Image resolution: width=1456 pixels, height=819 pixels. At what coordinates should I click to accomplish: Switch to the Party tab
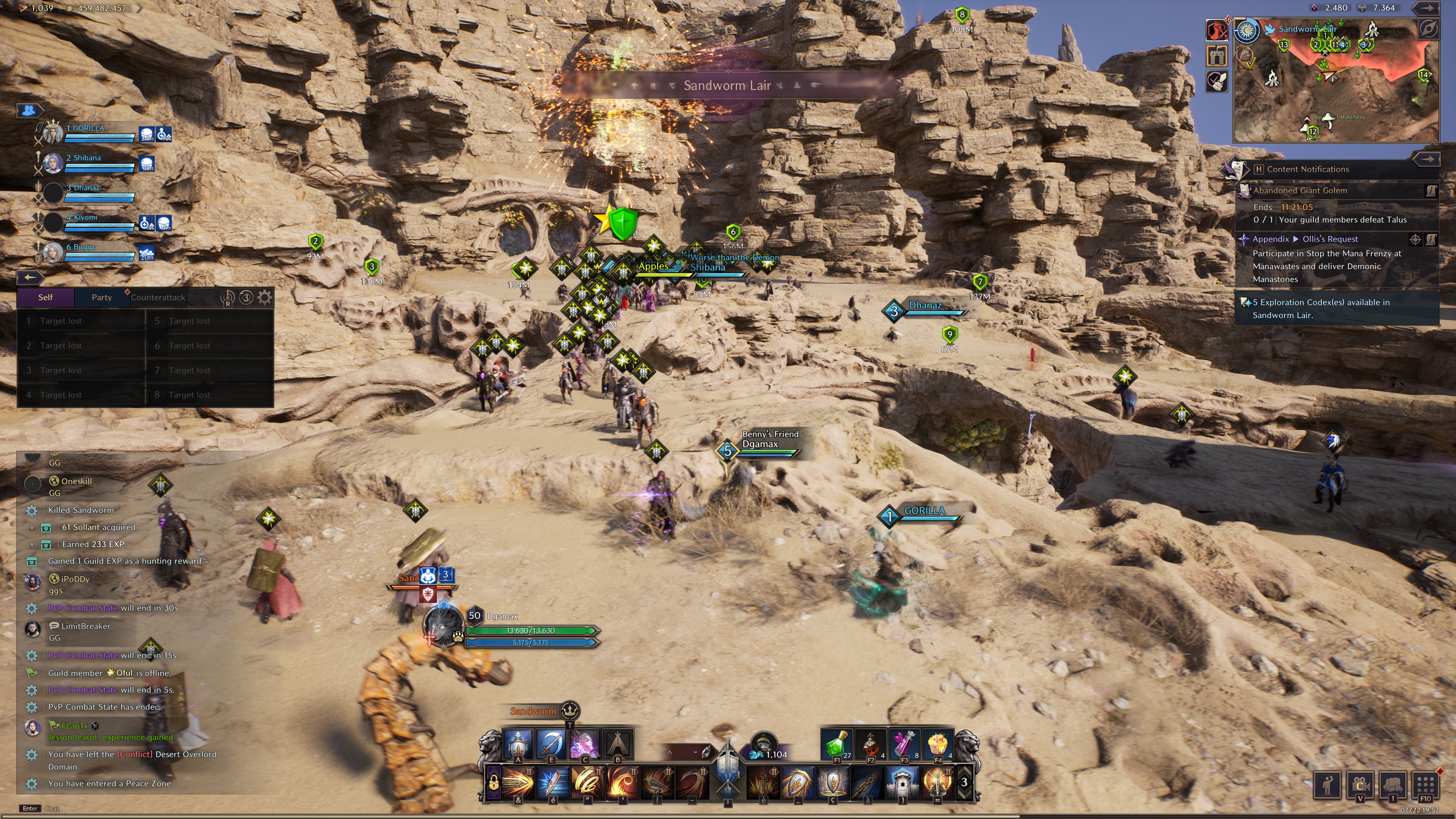pyautogui.click(x=102, y=297)
